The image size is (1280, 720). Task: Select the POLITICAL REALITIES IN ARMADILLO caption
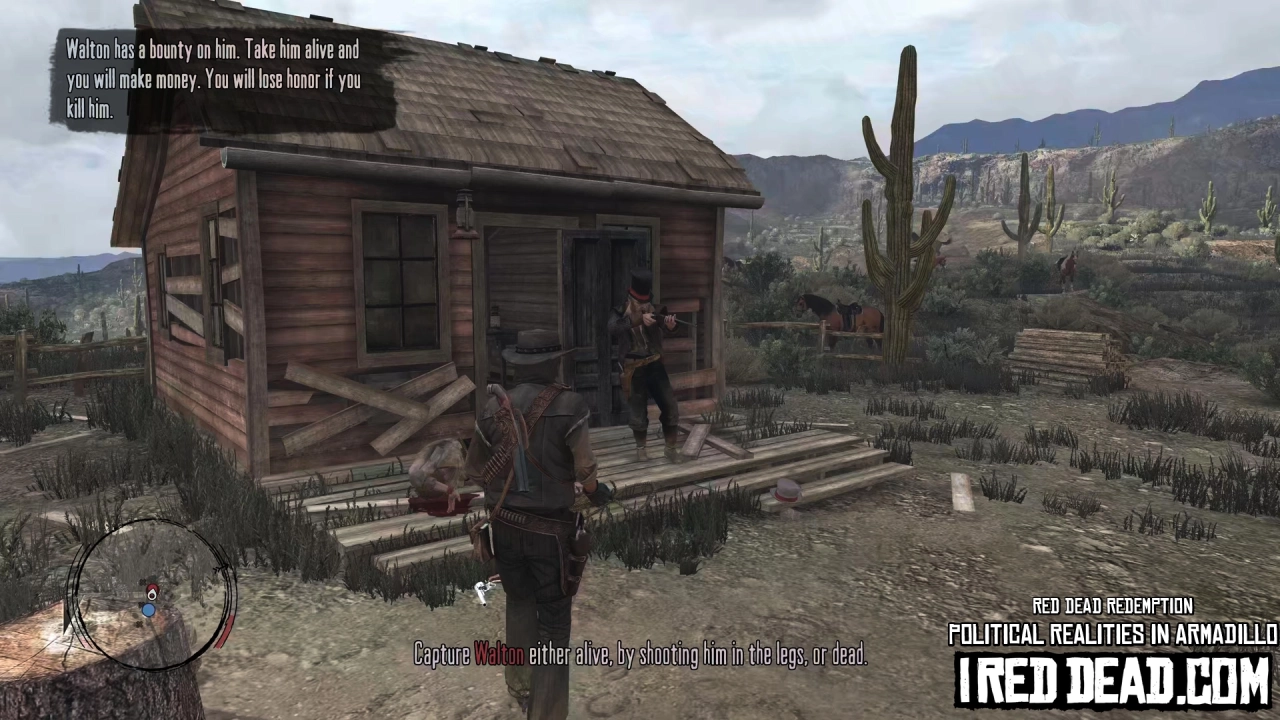[x=1113, y=634]
